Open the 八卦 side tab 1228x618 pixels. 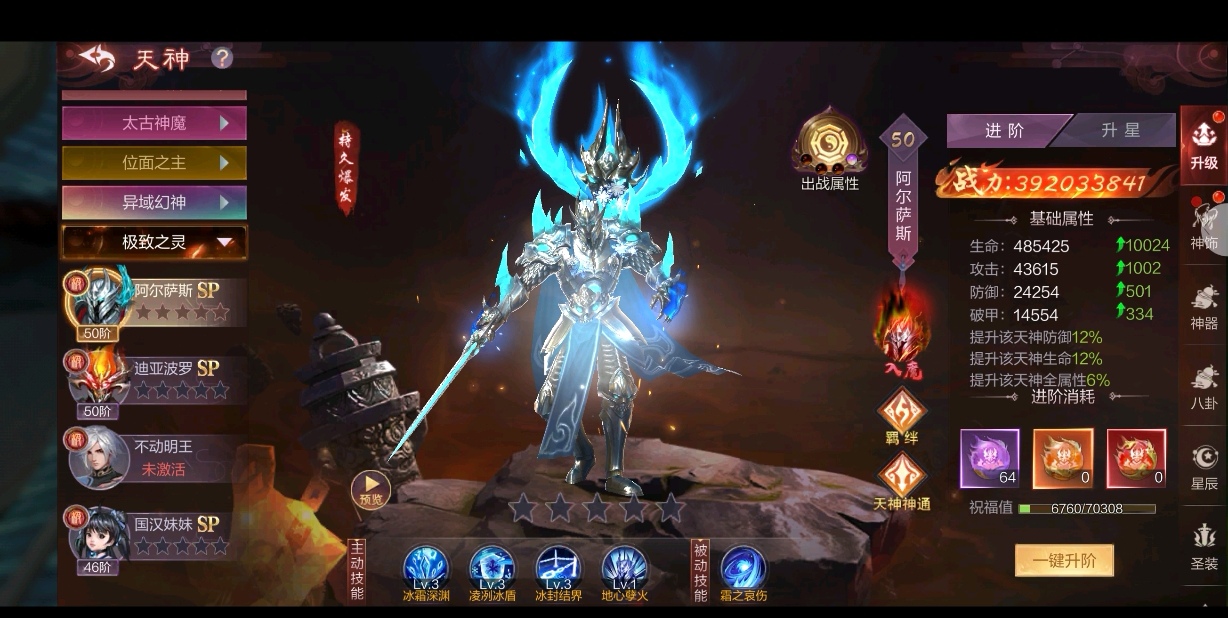(x=1204, y=386)
